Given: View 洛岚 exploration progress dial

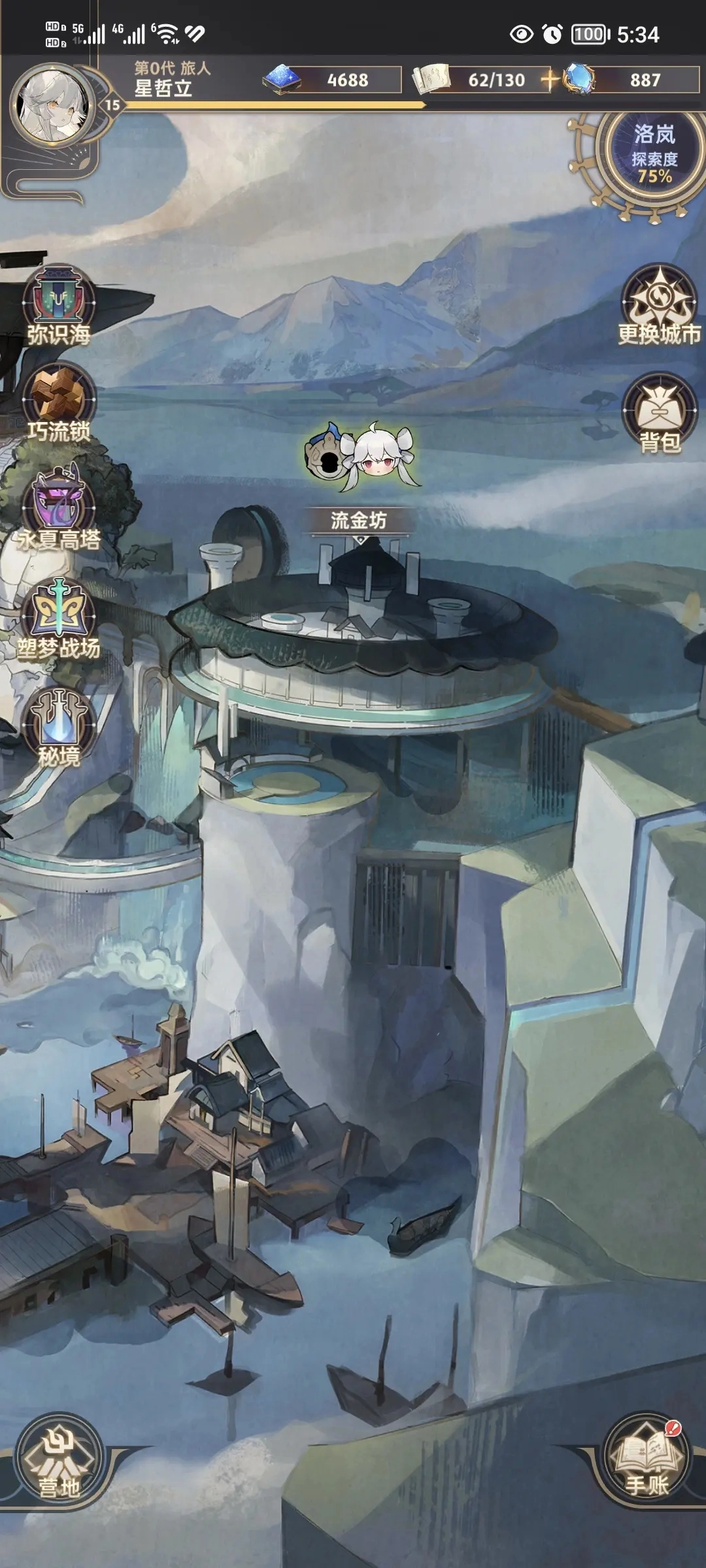Looking at the screenshot, I should pyautogui.click(x=654, y=154).
